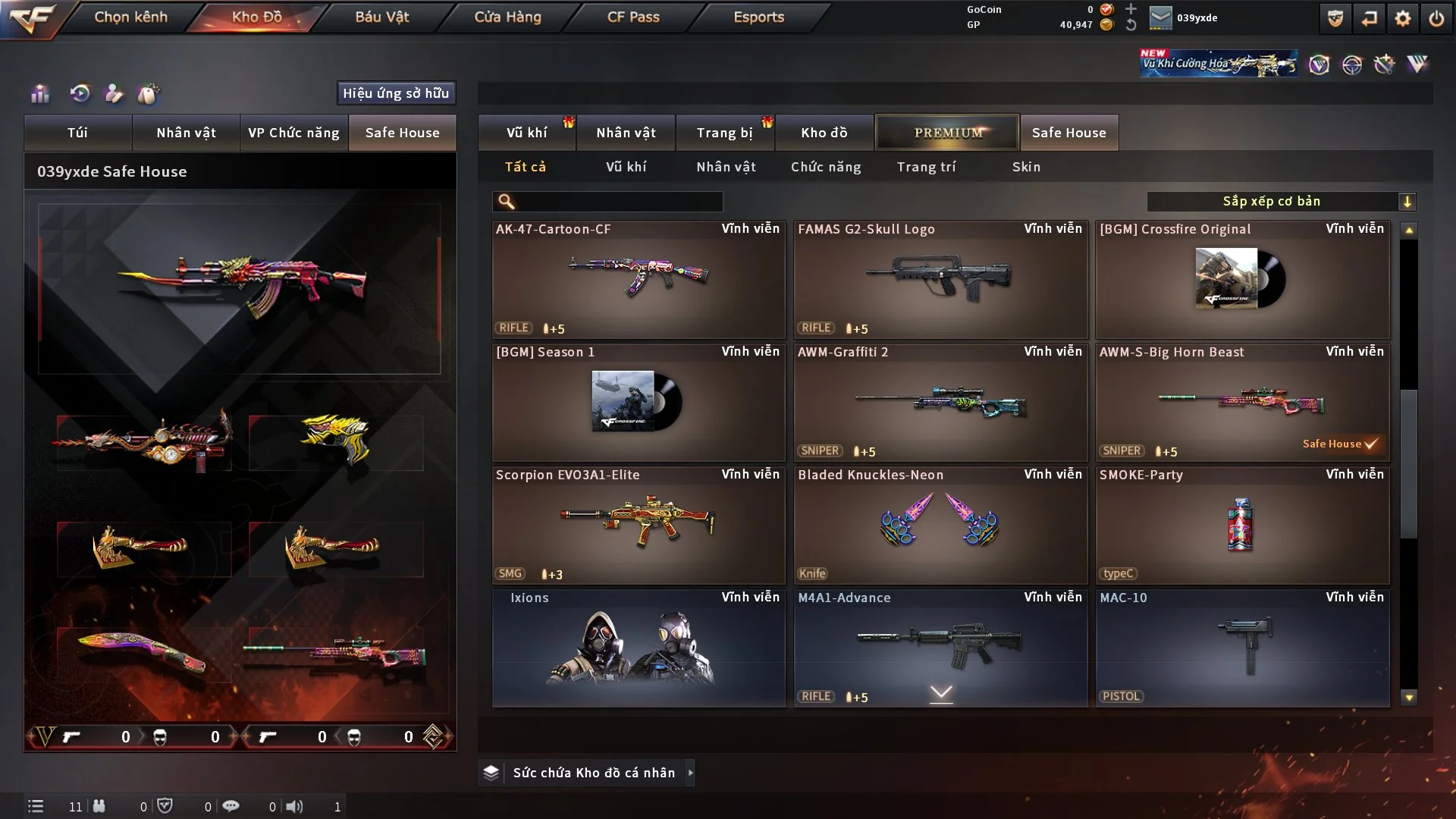Go to Chọn kênh channel selection

coord(130,17)
